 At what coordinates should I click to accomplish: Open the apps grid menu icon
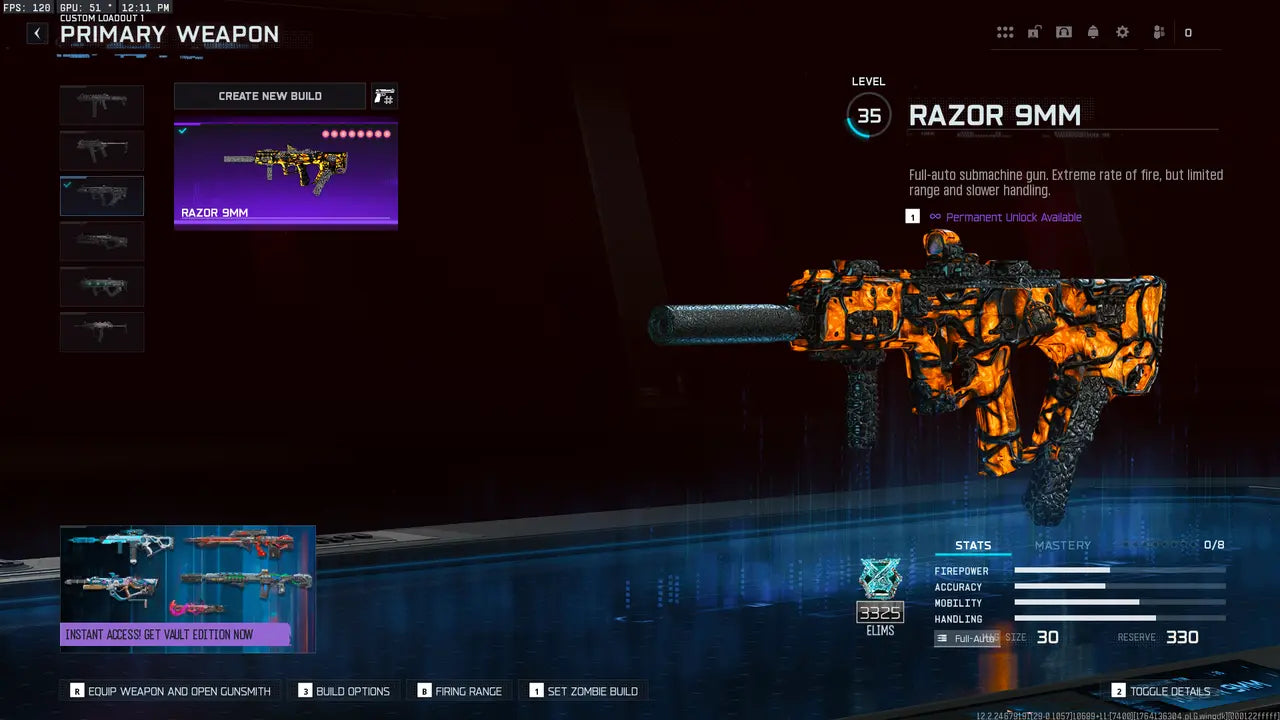(1005, 31)
